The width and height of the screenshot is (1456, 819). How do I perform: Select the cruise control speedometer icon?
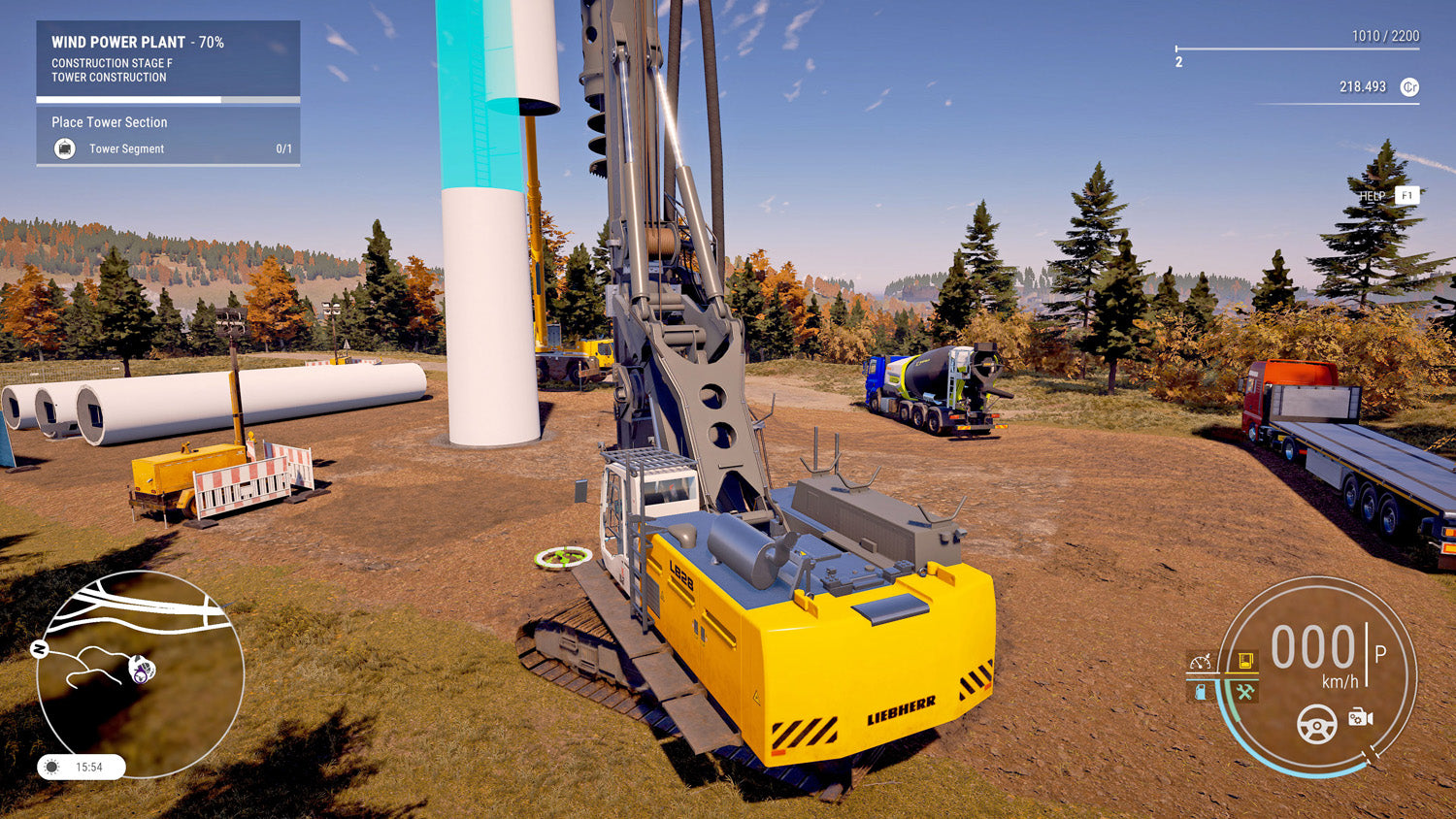click(1201, 662)
